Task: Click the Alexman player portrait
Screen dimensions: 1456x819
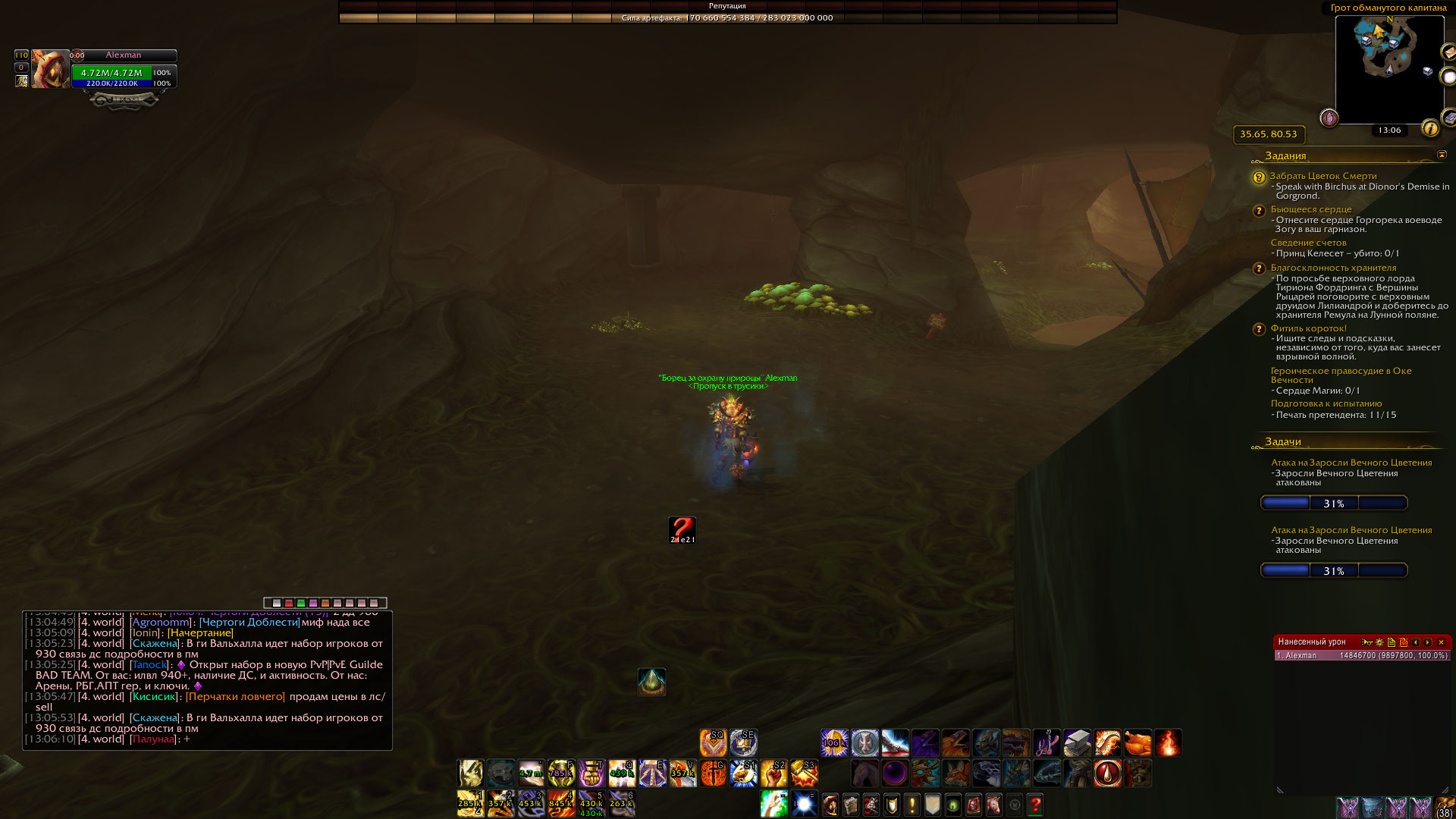Action: [50, 70]
